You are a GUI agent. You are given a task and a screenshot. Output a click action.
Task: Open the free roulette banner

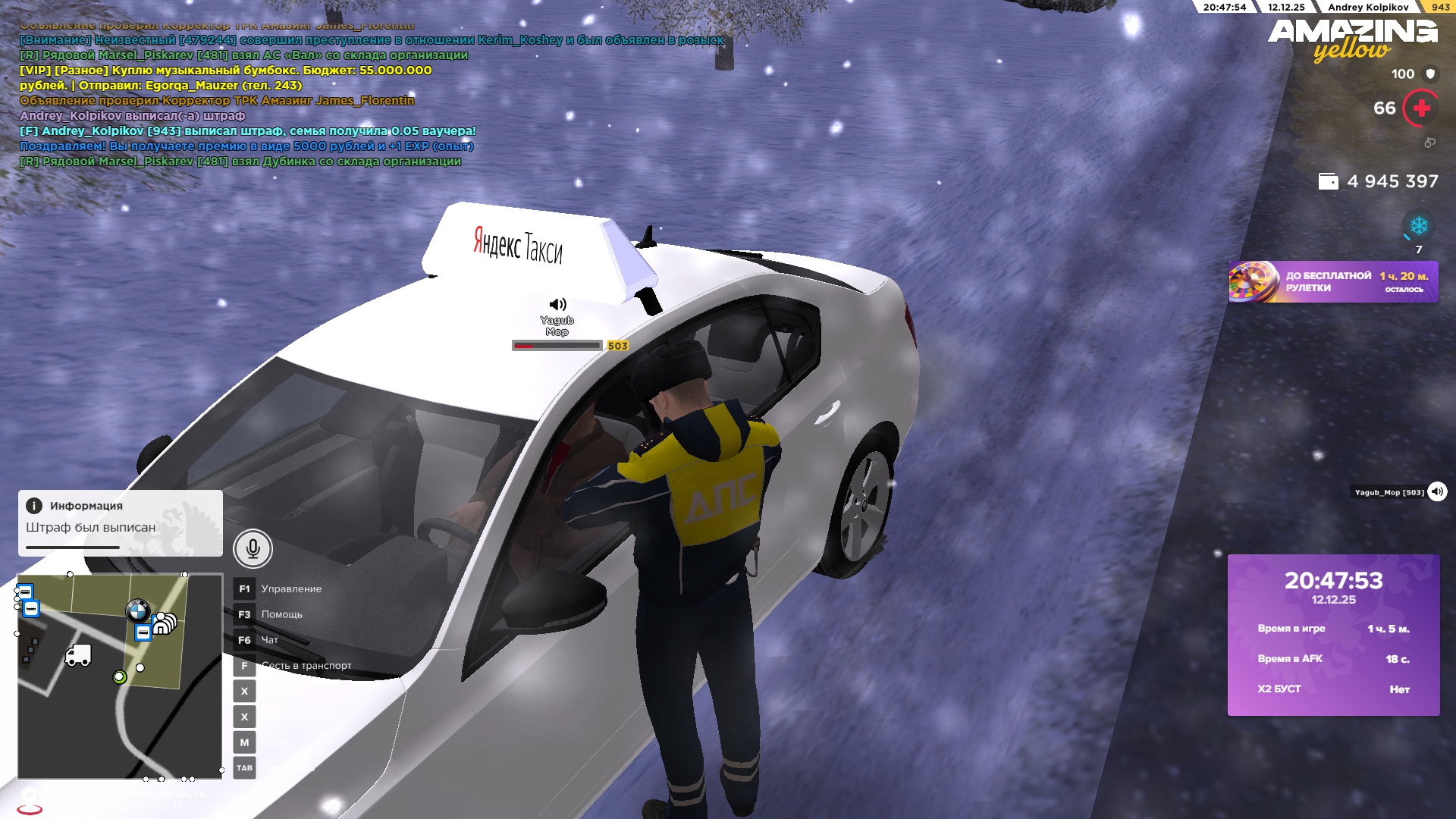coord(1333,282)
